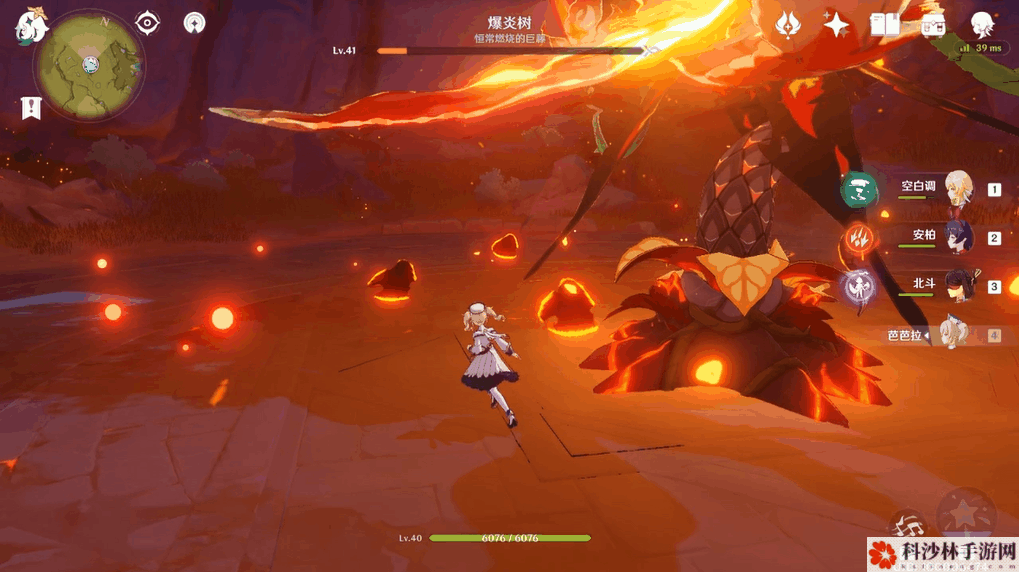1019x572 pixels.
Task: Open the Paimon main menu
Action: [31, 26]
